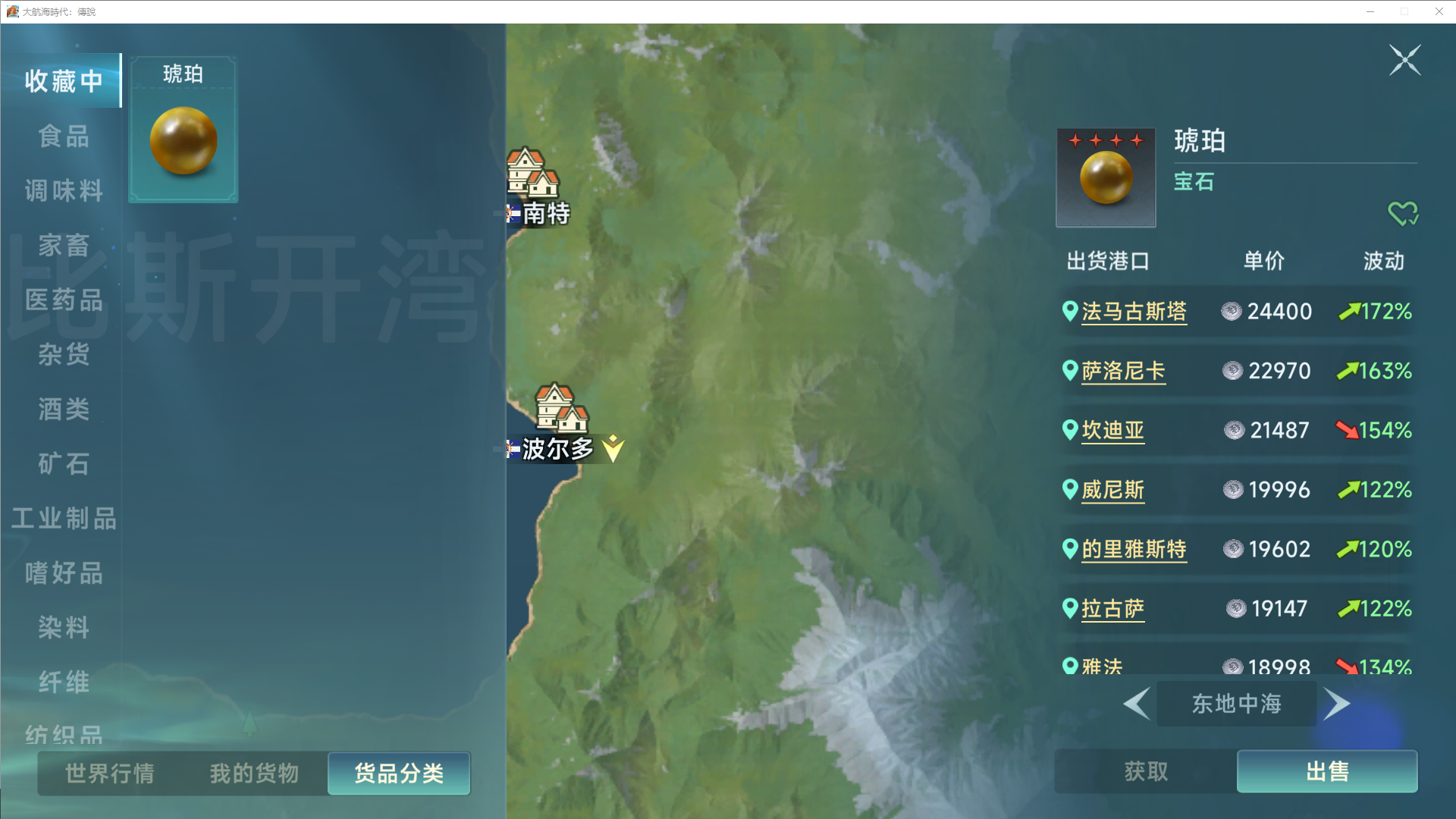Image resolution: width=1456 pixels, height=819 pixels.
Task: Open the next region with the right chevron
Action: click(1337, 704)
